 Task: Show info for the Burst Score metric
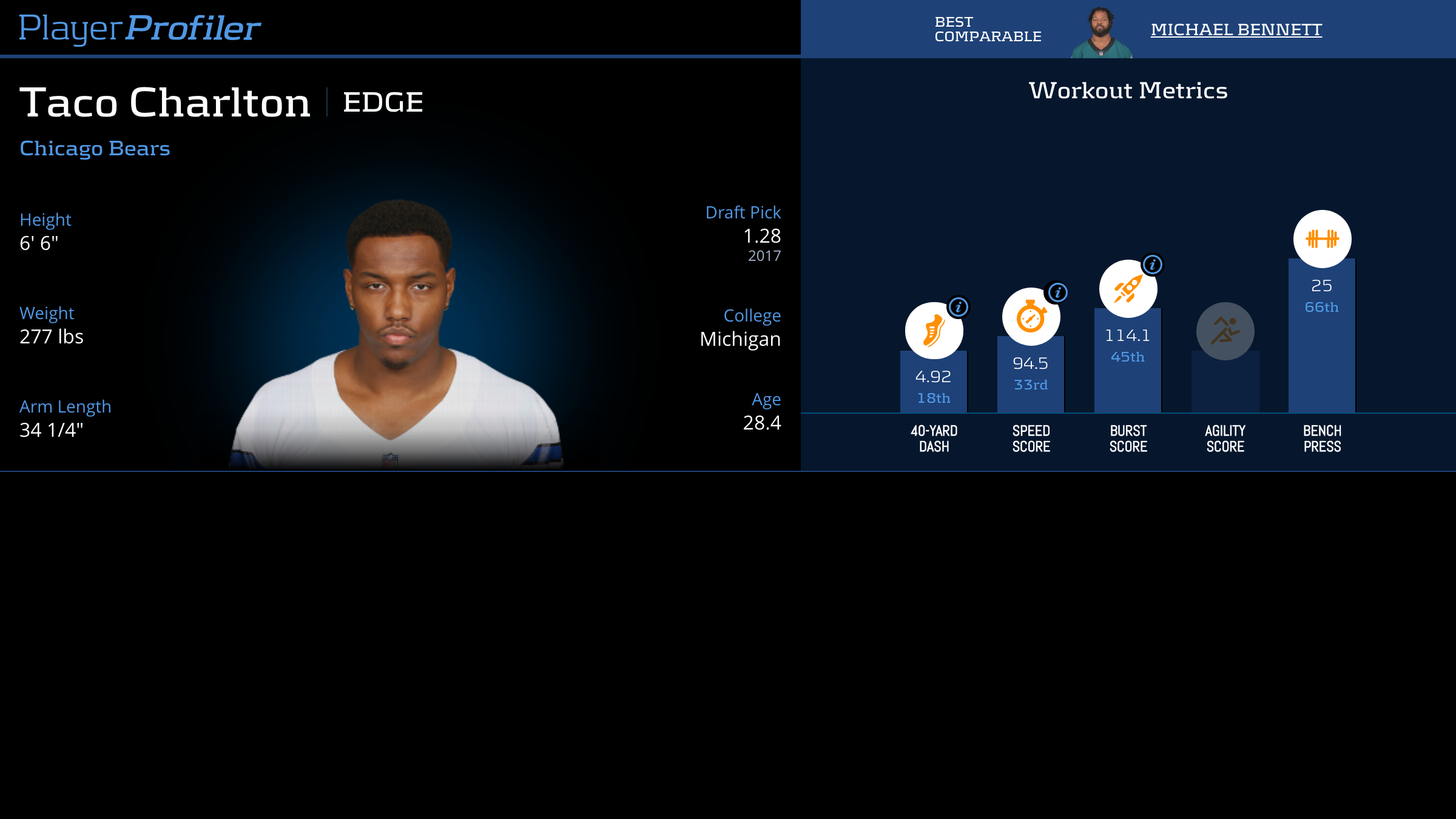tap(1153, 265)
